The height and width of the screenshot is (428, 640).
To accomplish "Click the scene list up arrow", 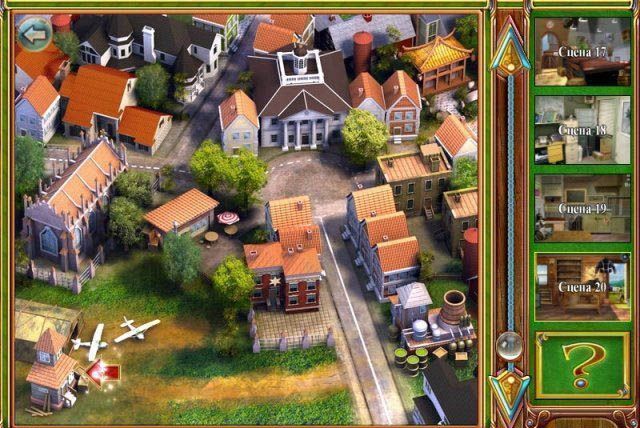I will pyautogui.click(x=512, y=49).
